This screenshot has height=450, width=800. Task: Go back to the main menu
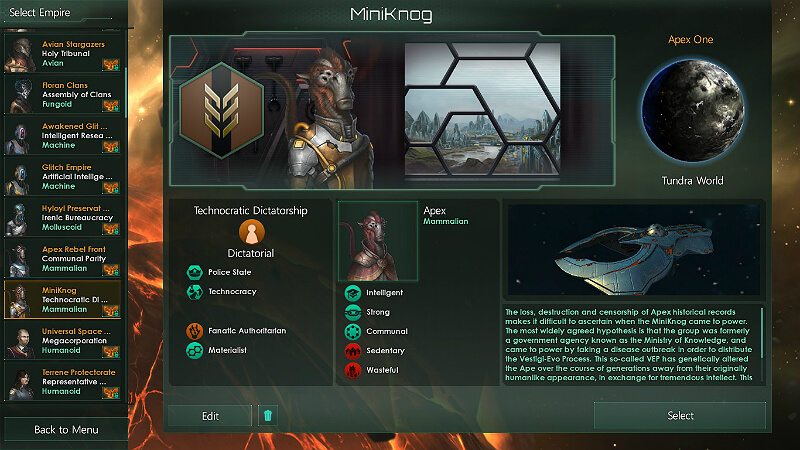(x=65, y=429)
